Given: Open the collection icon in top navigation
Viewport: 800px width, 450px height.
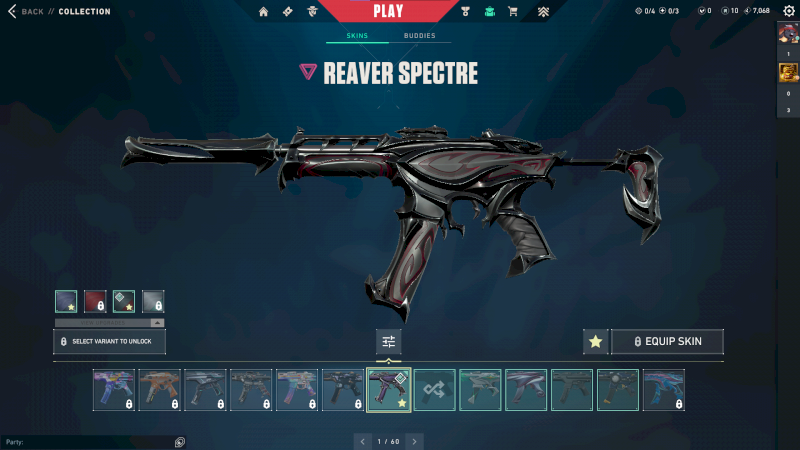Looking at the screenshot, I should 490,12.
